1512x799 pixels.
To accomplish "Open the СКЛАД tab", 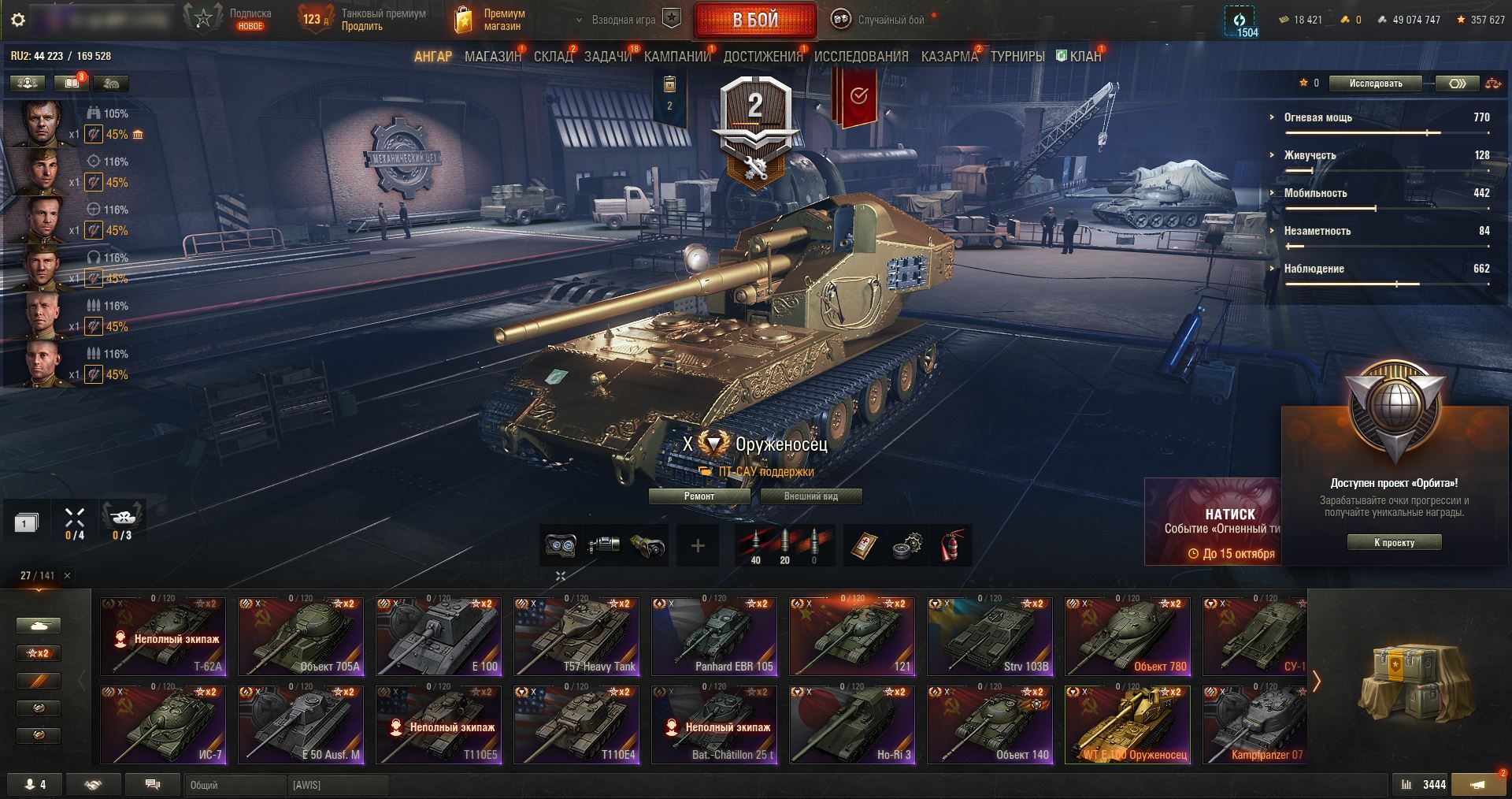I will point(553,57).
